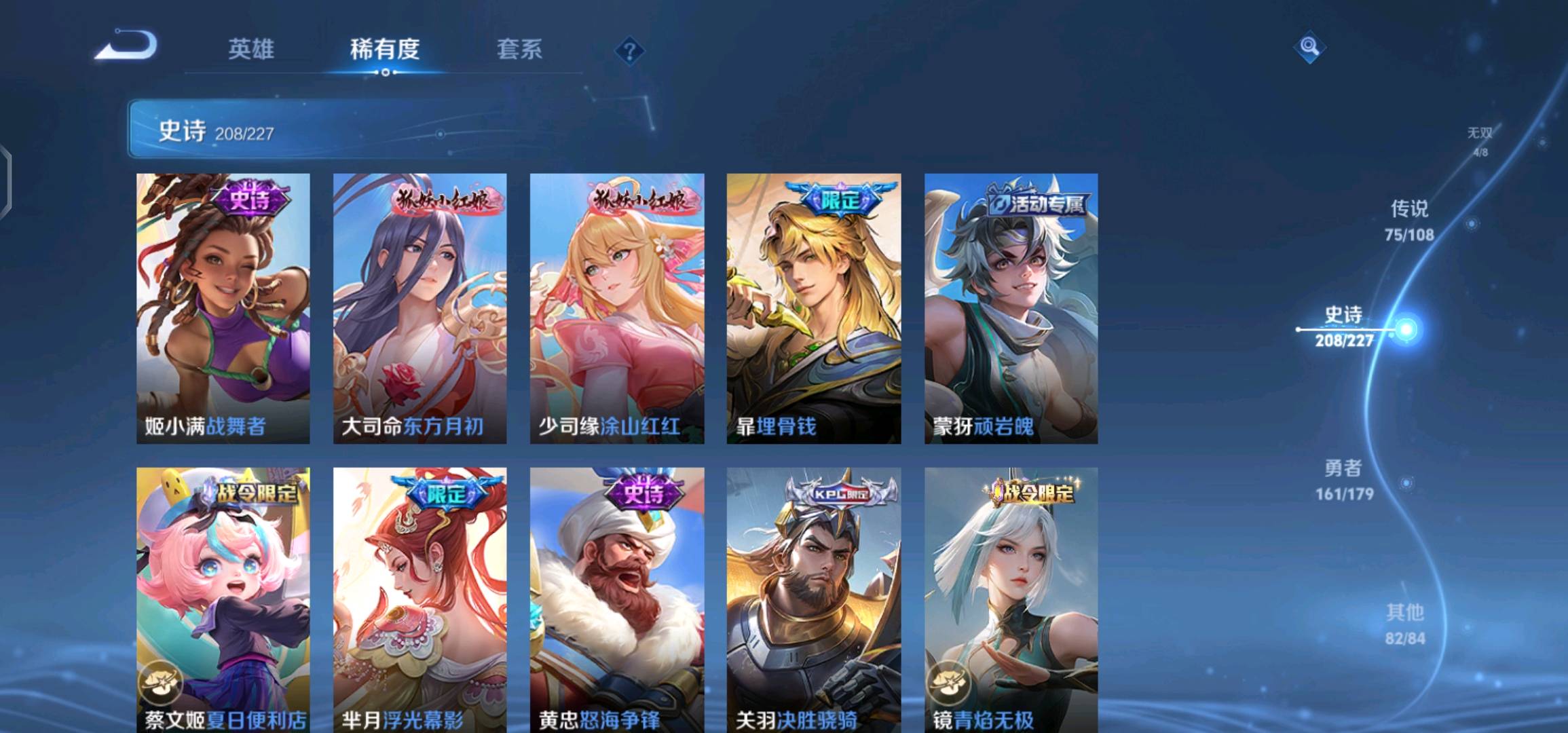Select the 稀有度 tab
Image resolution: width=1568 pixels, height=733 pixels.
point(385,50)
